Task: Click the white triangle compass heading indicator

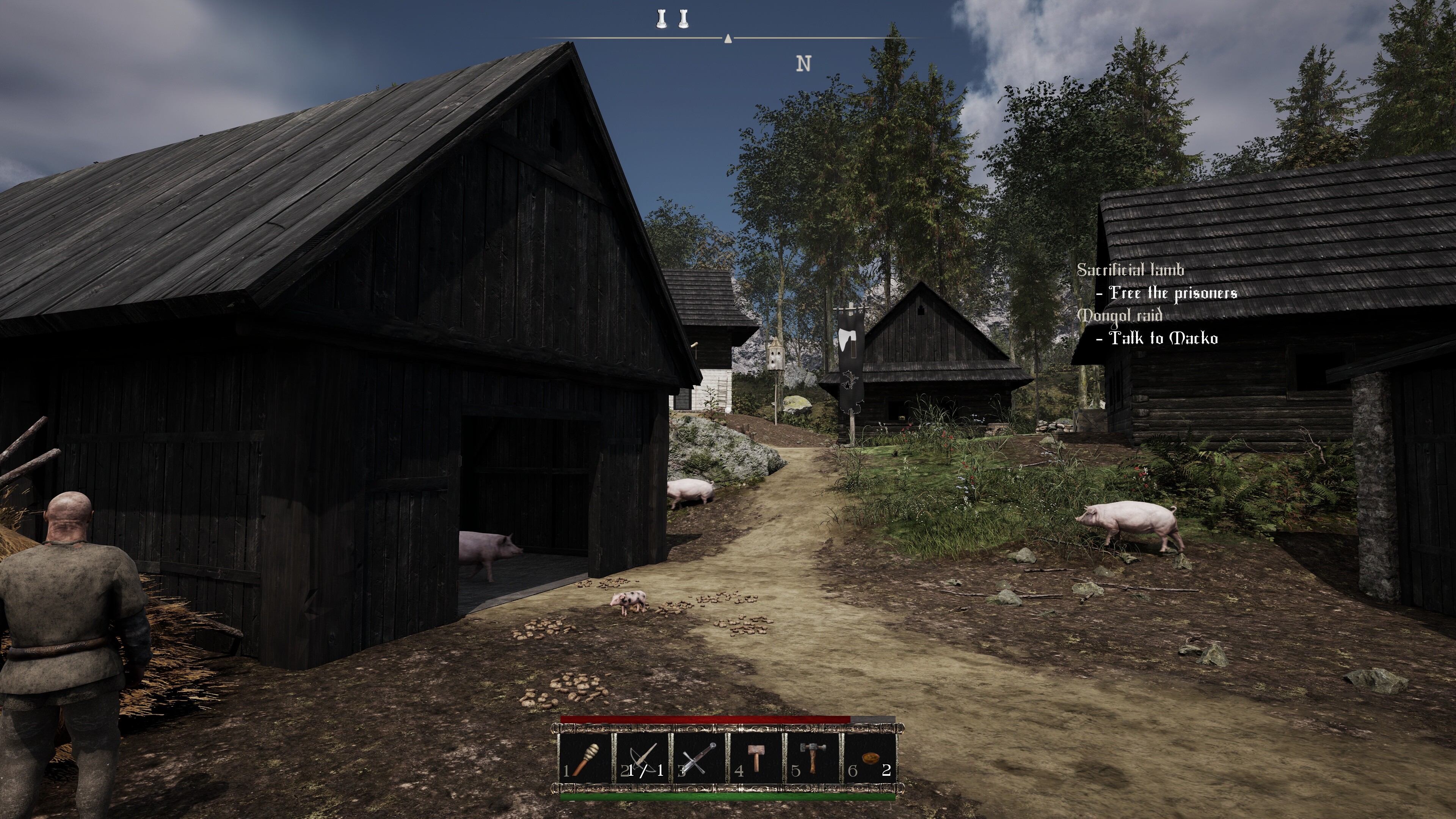Action: [x=728, y=39]
